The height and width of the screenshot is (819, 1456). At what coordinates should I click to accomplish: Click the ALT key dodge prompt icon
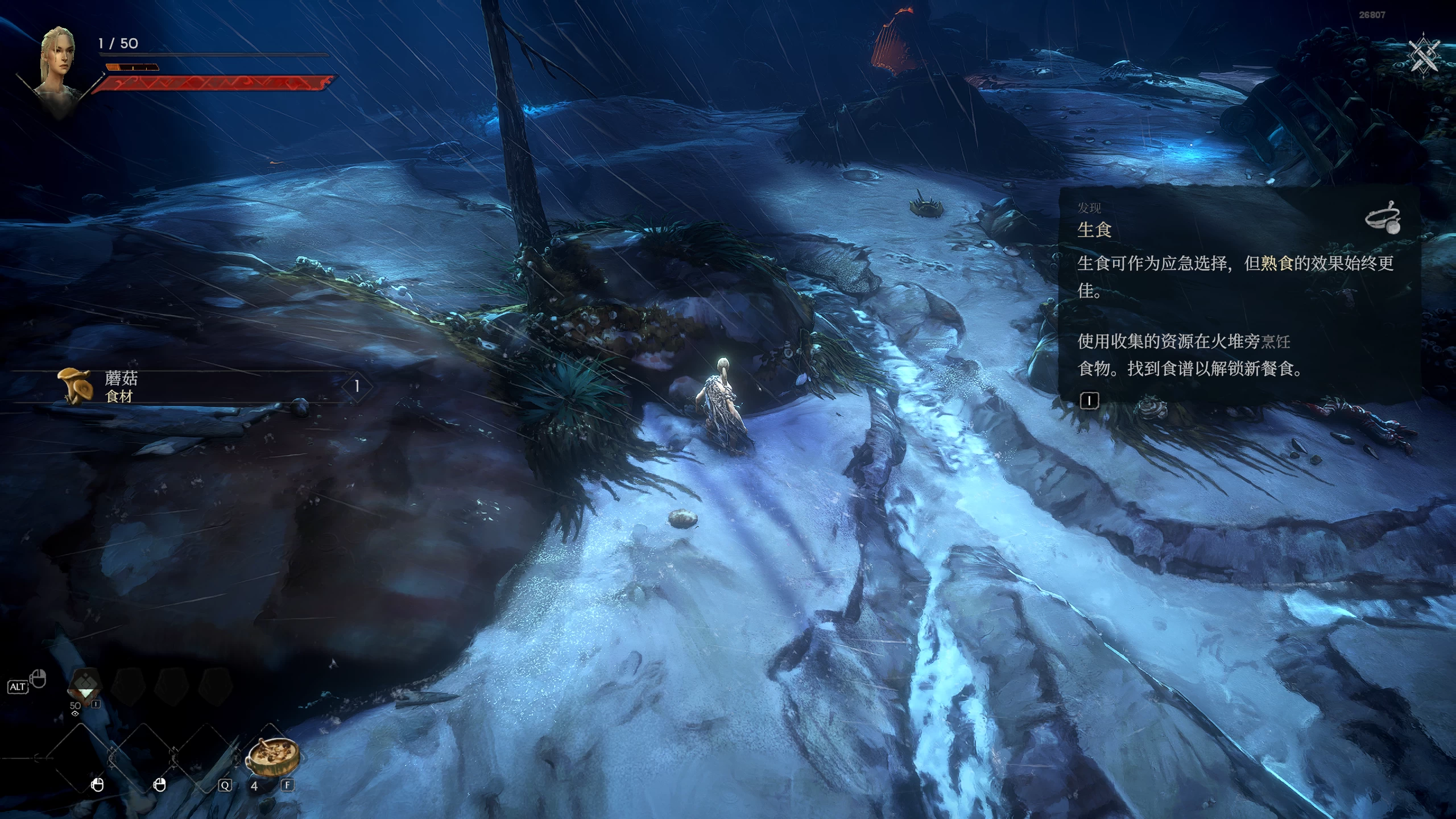[x=19, y=686]
